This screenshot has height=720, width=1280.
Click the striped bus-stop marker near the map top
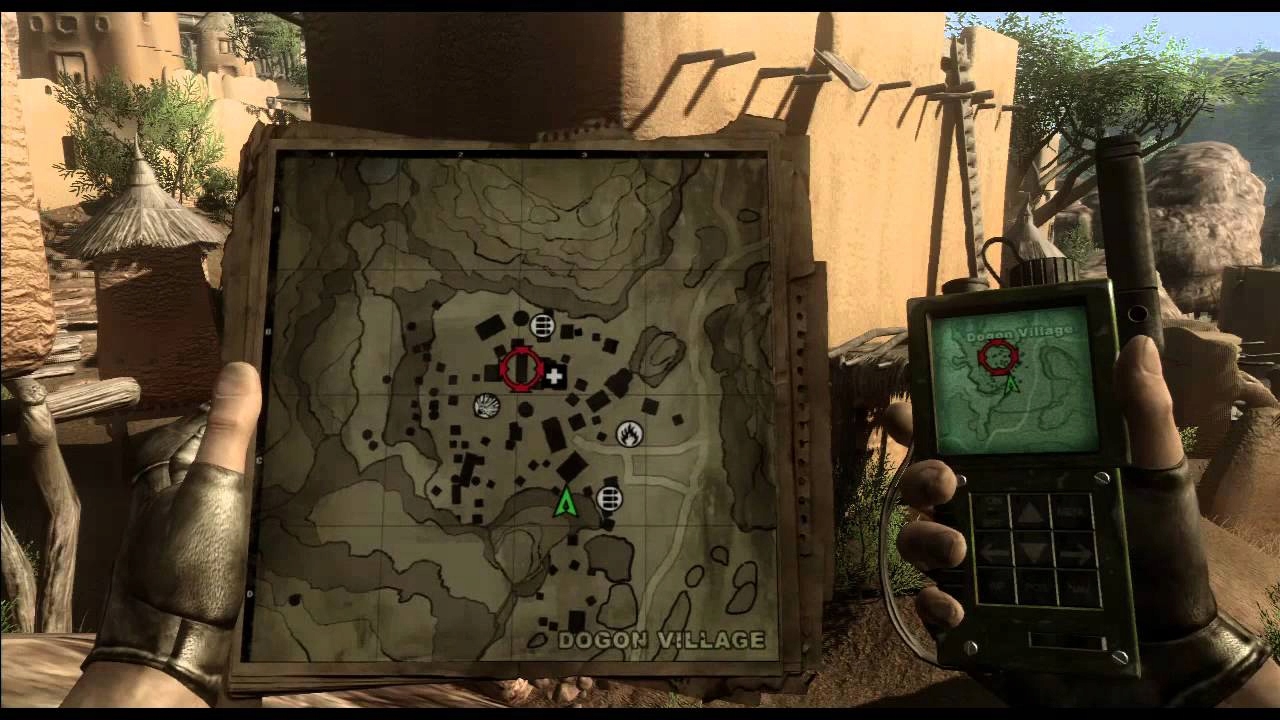click(542, 324)
